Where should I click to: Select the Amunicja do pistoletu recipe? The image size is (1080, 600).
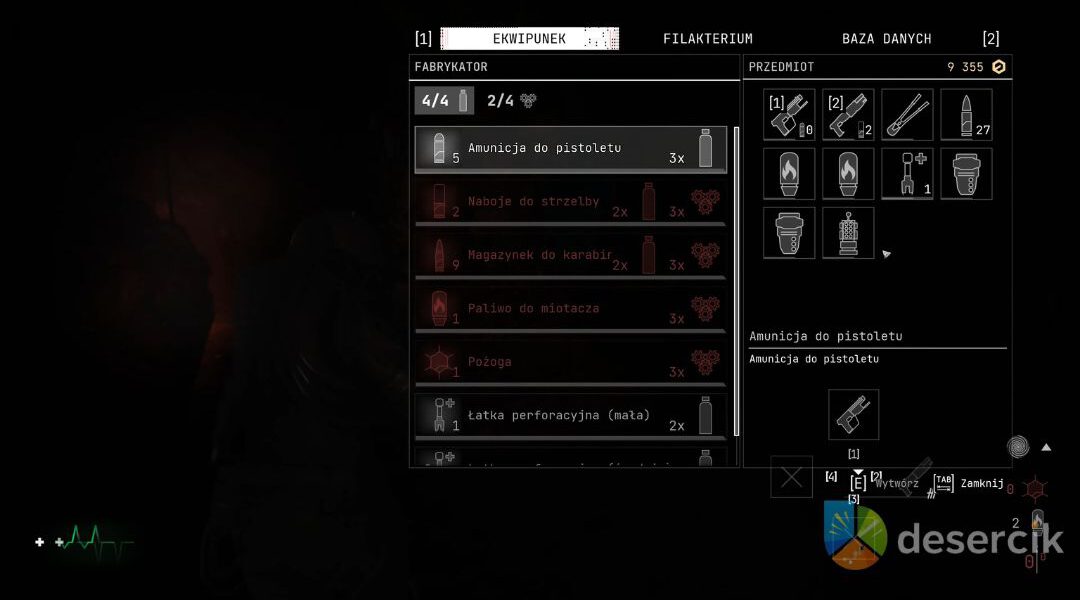(x=571, y=149)
